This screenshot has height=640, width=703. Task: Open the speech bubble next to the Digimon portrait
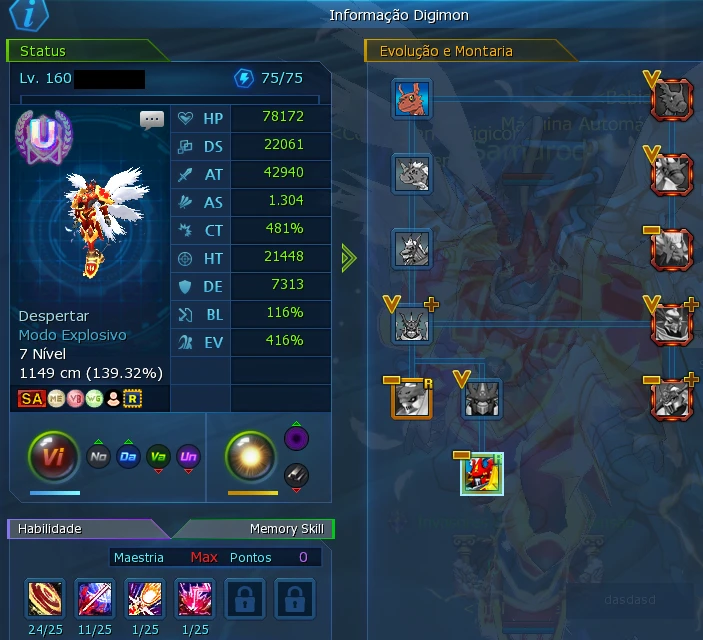(x=152, y=121)
